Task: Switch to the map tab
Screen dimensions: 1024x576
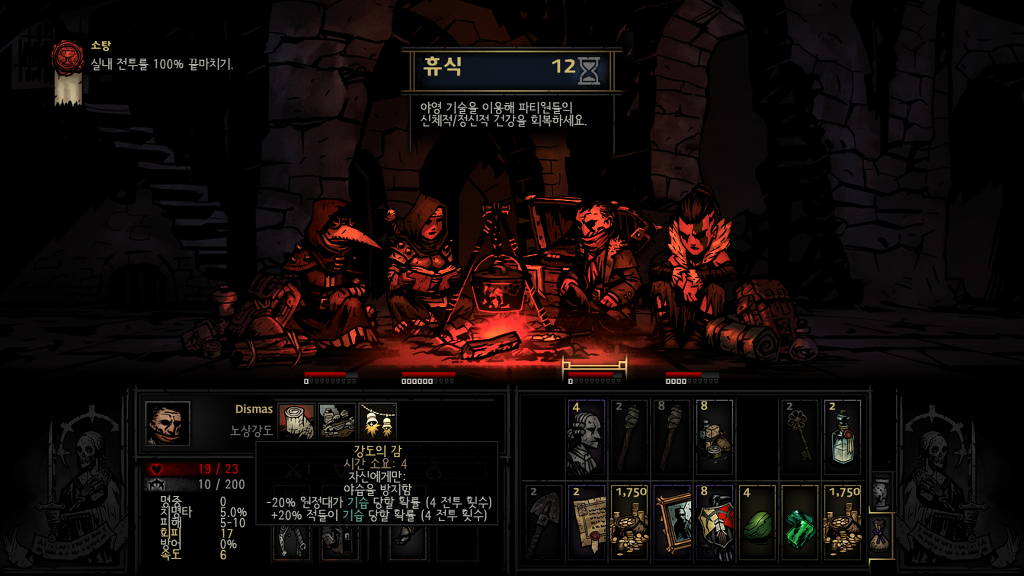Action: [880, 492]
